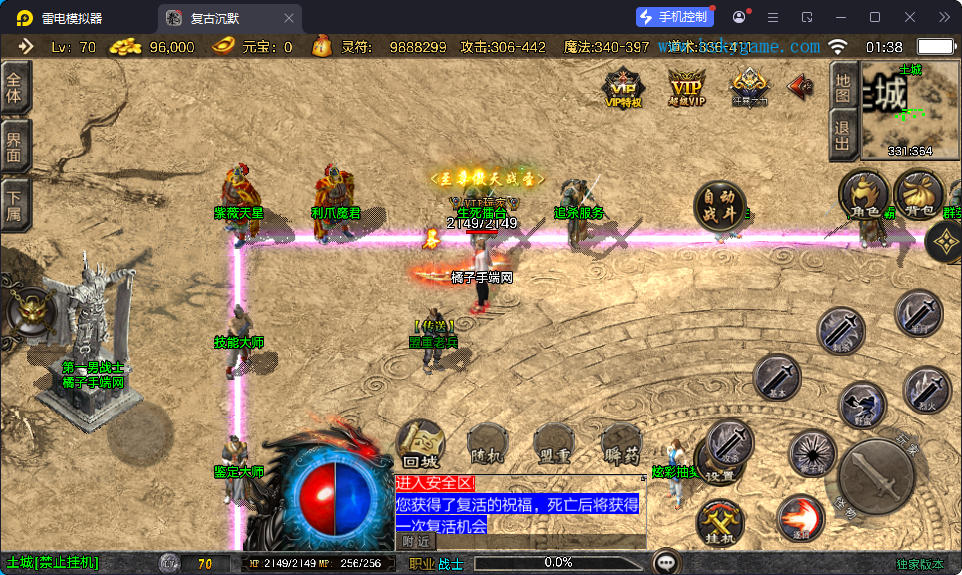
Task: Toggle 自动战斗 auto battle
Action: (720, 206)
